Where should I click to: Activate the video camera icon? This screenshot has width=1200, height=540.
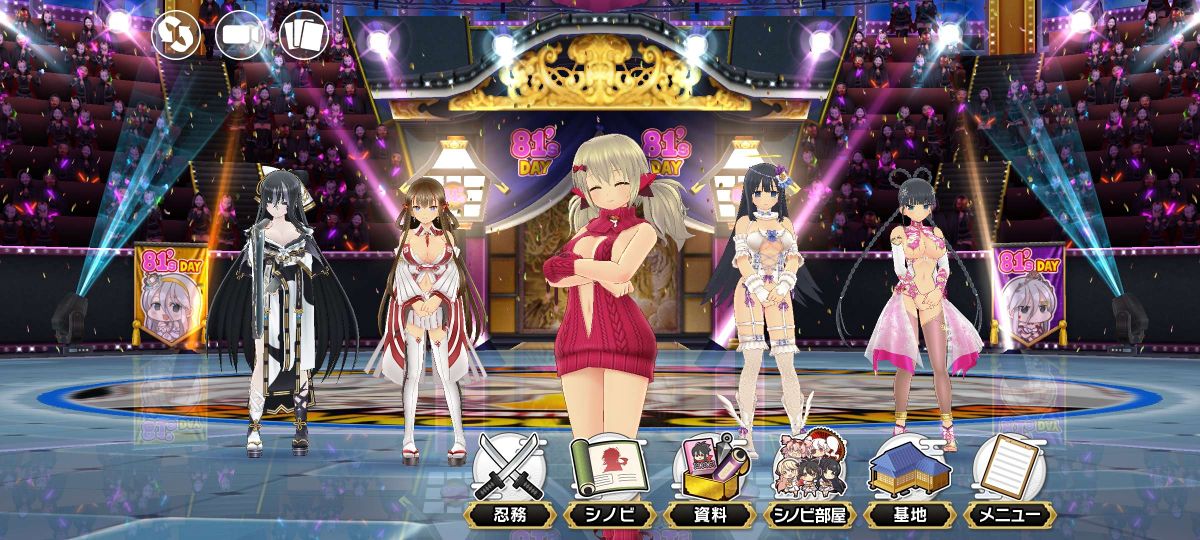pyautogui.click(x=240, y=34)
